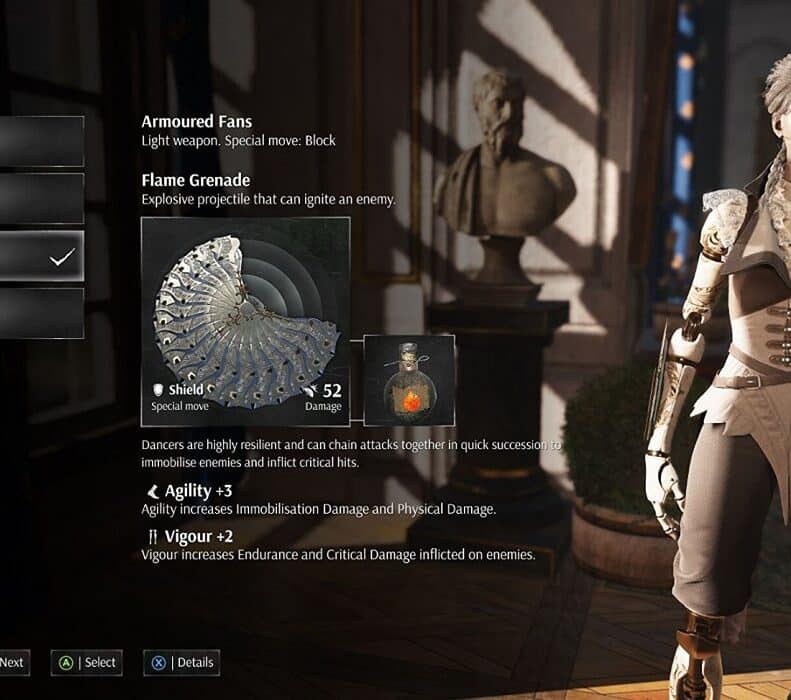791x700 pixels.
Task: Open the Details button
Action: pyautogui.click(x=181, y=662)
